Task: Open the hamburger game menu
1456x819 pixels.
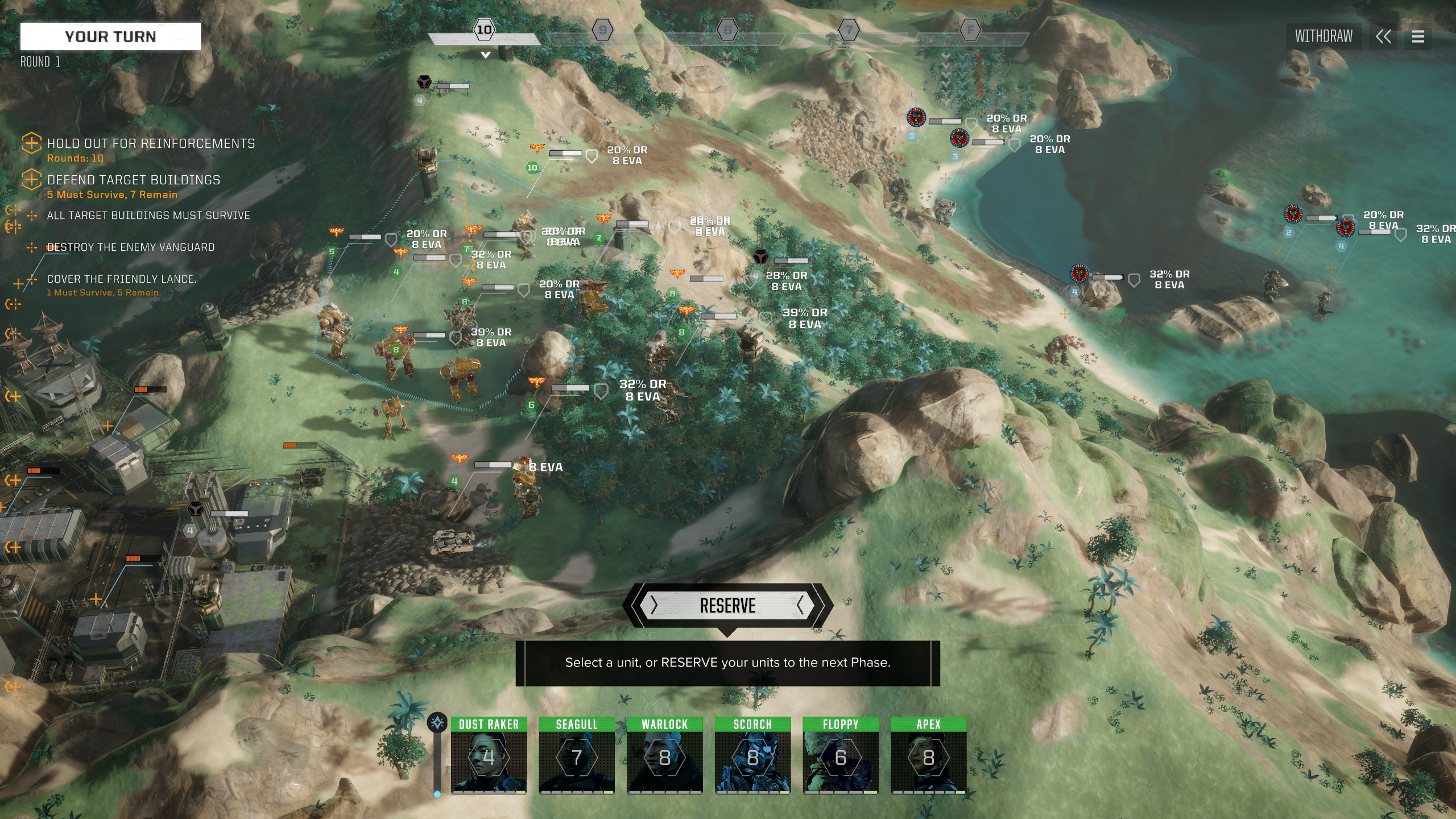Action: (1418, 37)
